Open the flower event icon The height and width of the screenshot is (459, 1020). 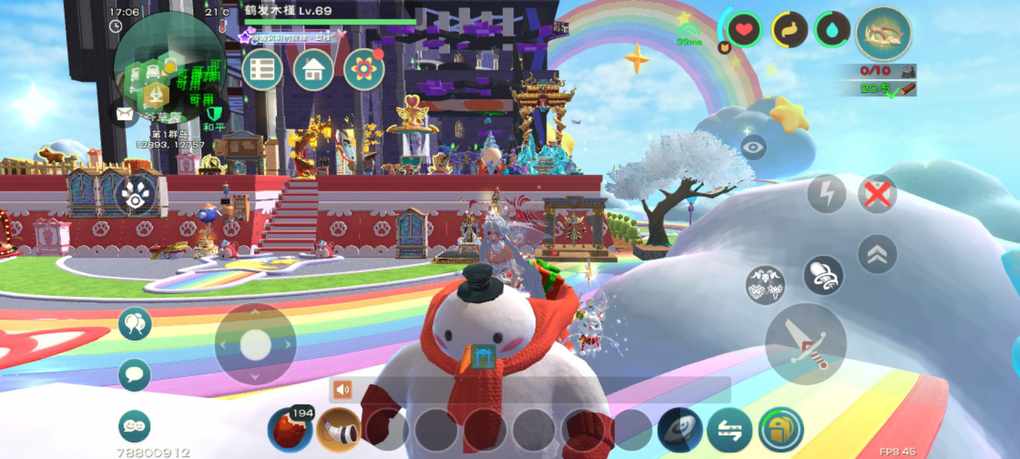tap(364, 69)
